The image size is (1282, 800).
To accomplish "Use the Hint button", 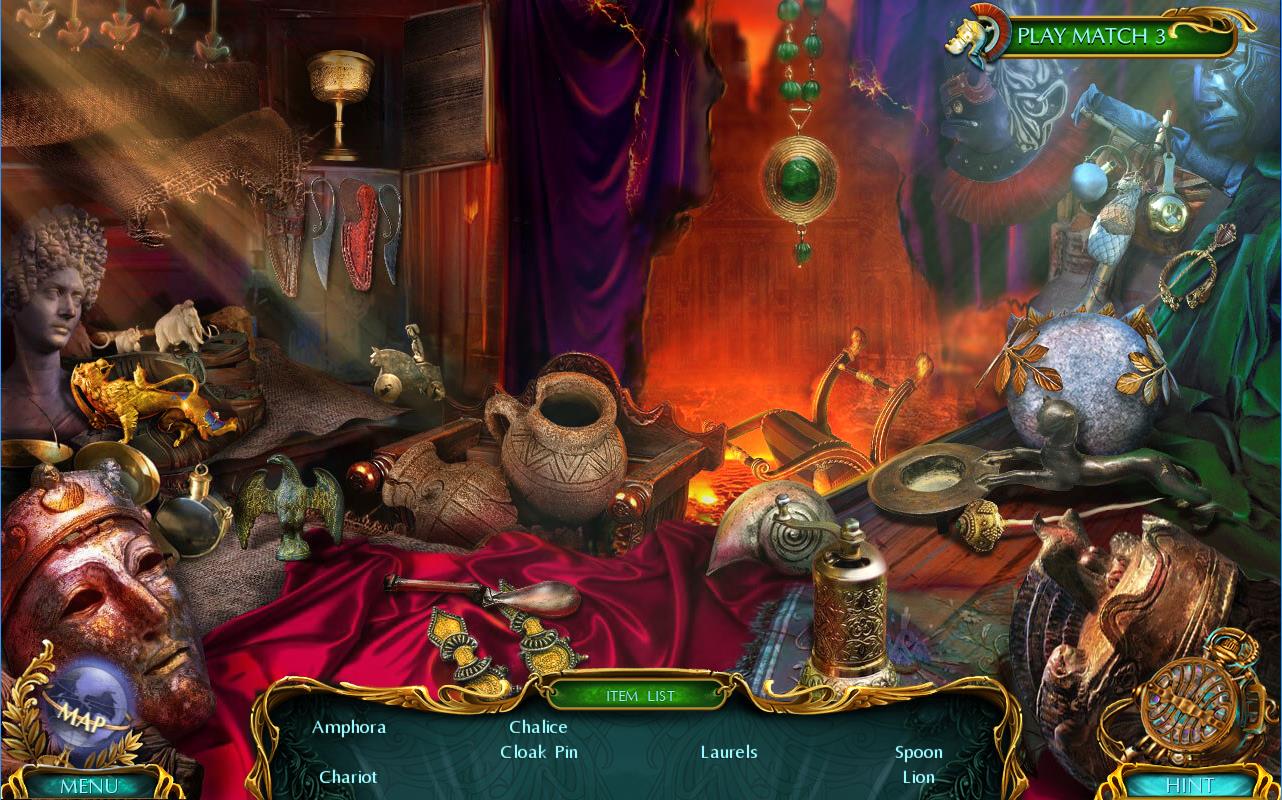I will (x=1189, y=785).
